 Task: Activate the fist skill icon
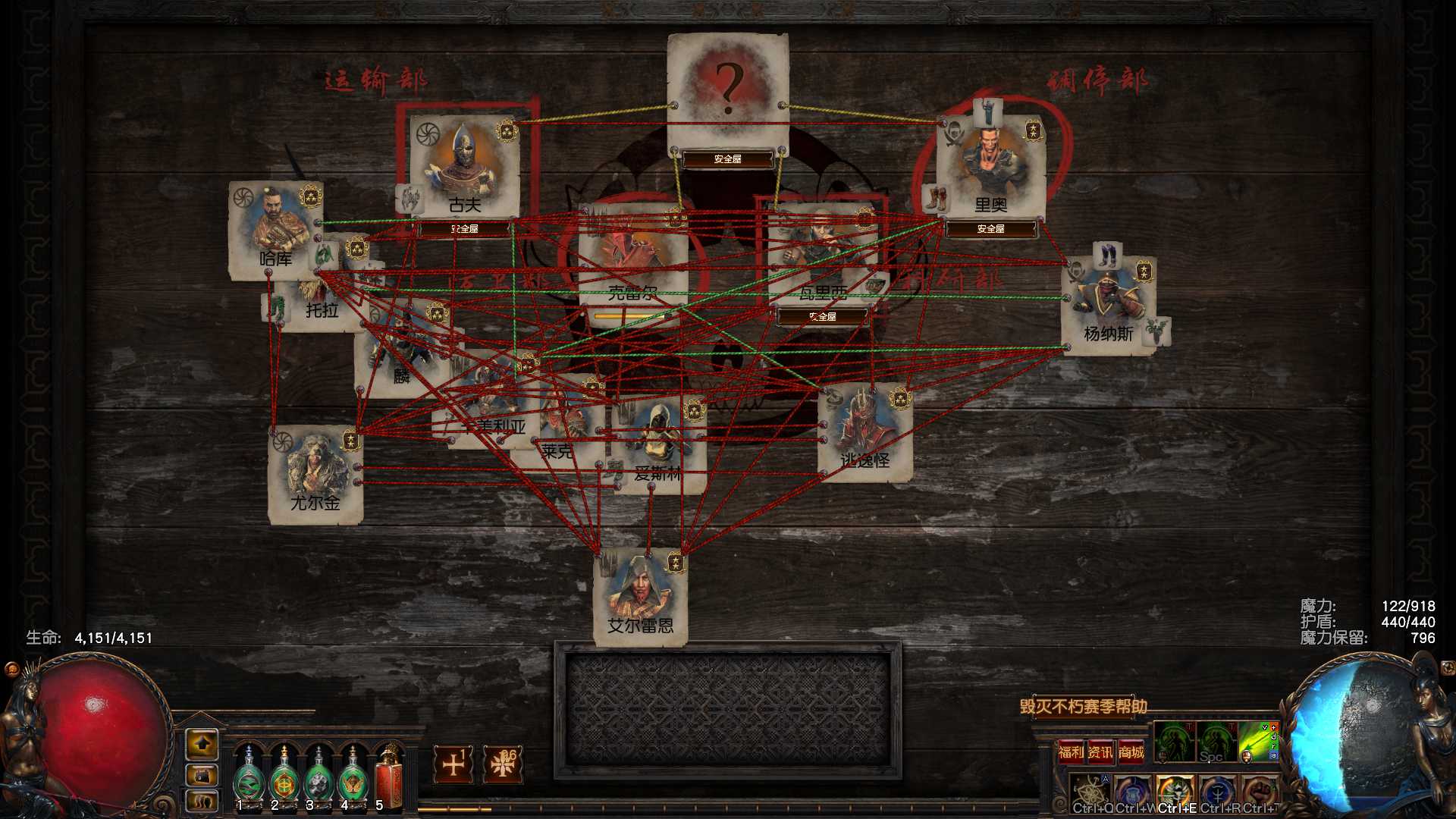(1260, 791)
